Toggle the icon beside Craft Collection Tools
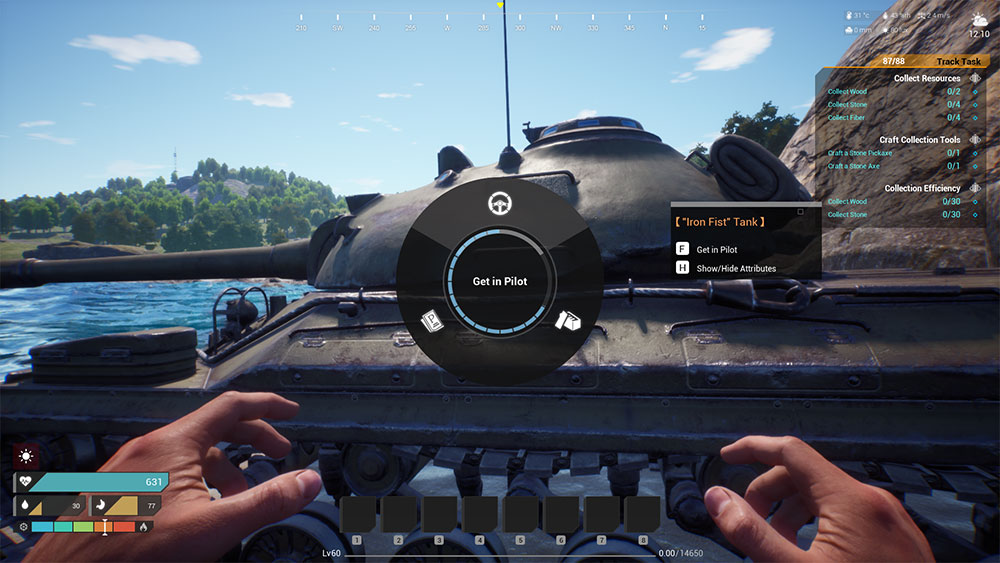The height and width of the screenshot is (563, 1000). pos(974,140)
